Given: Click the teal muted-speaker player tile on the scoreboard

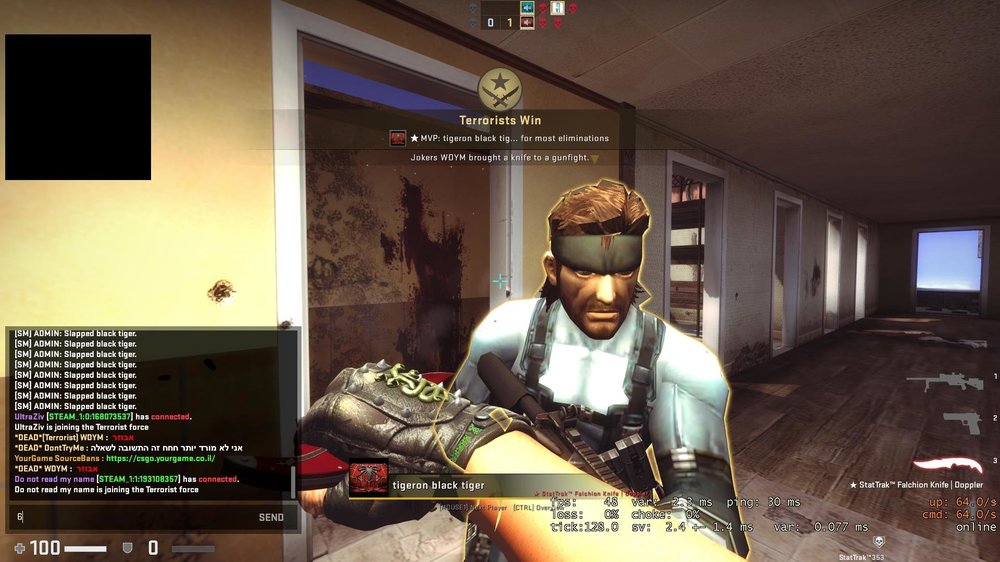Looking at the screenshot, I should coord(527,8).
